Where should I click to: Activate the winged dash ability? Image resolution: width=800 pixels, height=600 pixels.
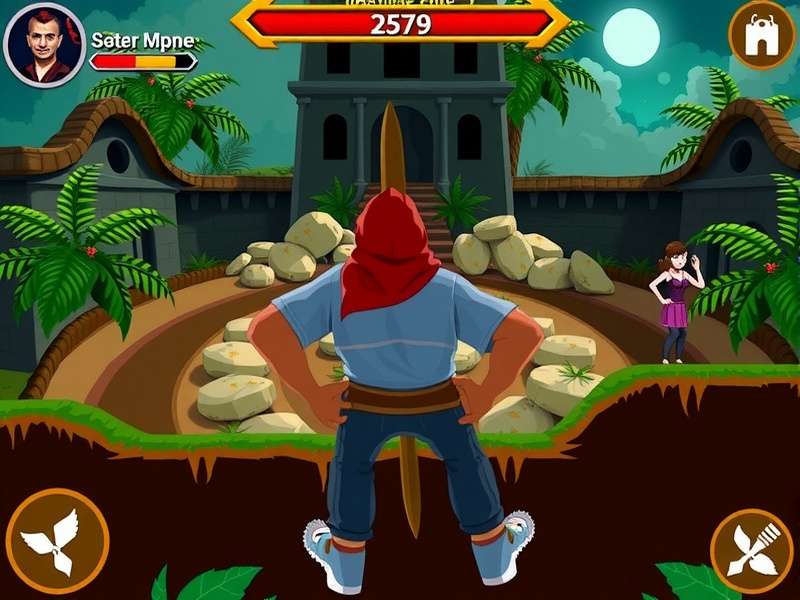tap(57, 540)
